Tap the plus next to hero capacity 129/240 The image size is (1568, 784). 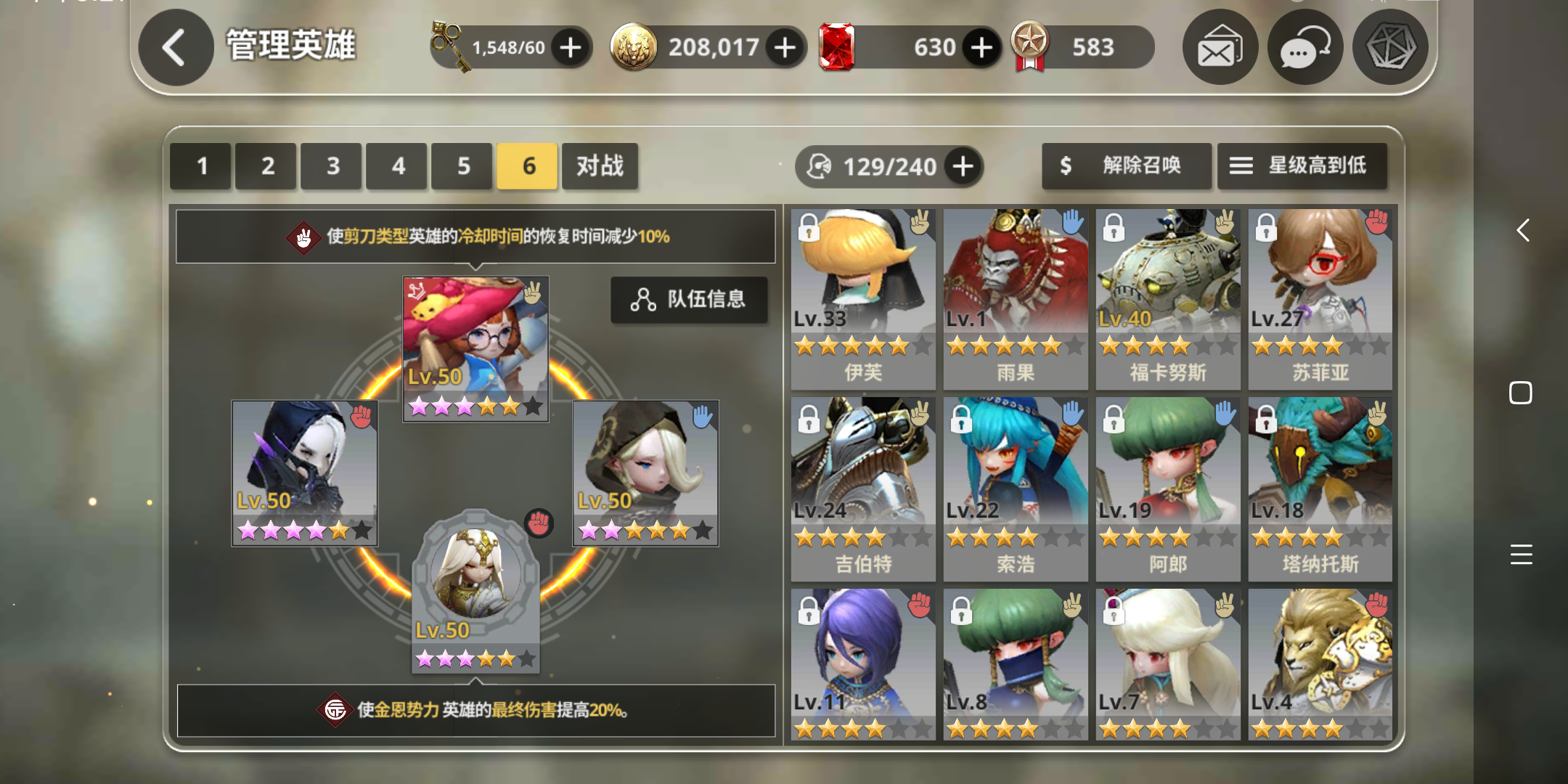click(963, 166)
